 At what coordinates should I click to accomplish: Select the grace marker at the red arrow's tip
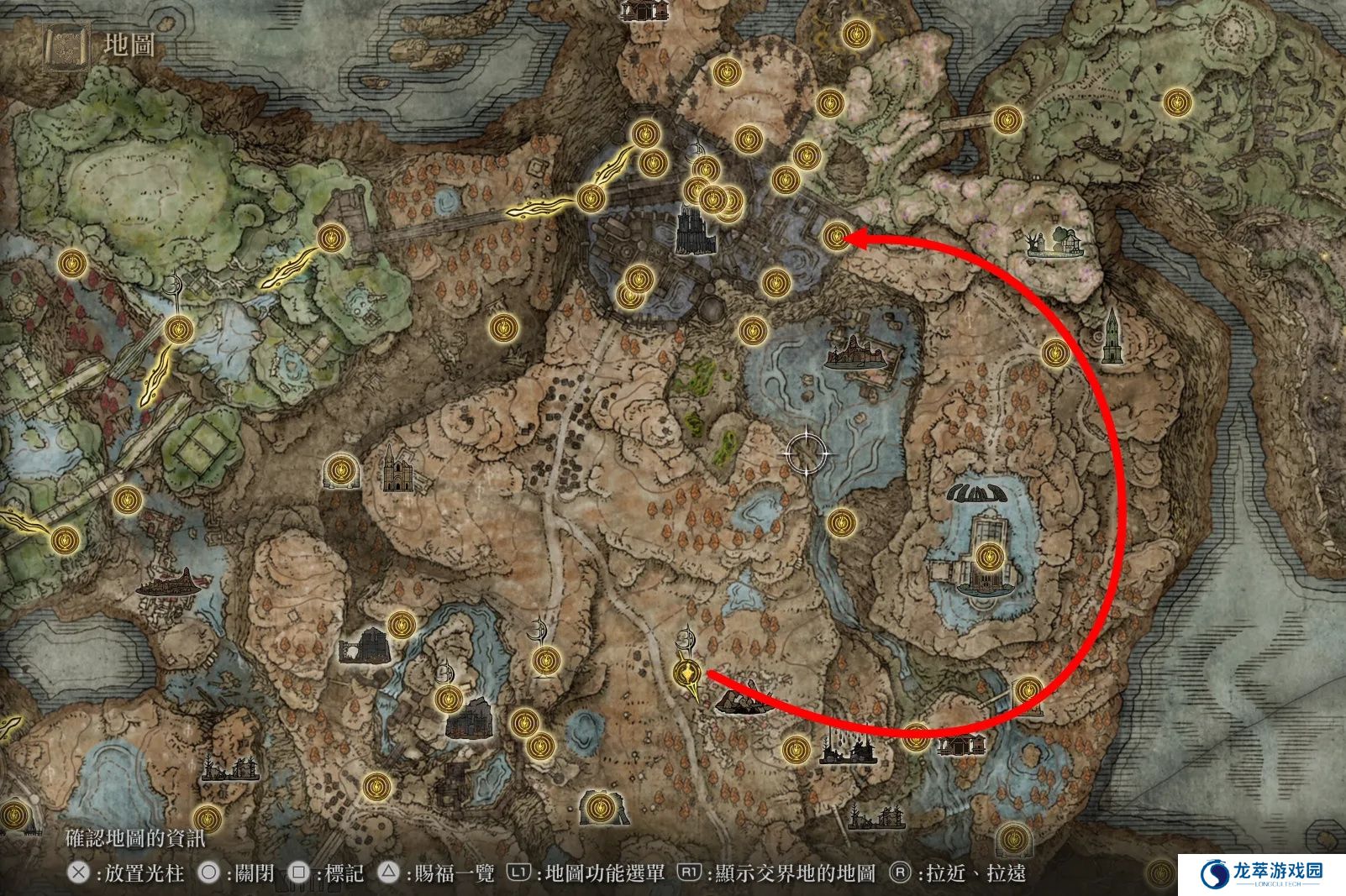[836, 237]
